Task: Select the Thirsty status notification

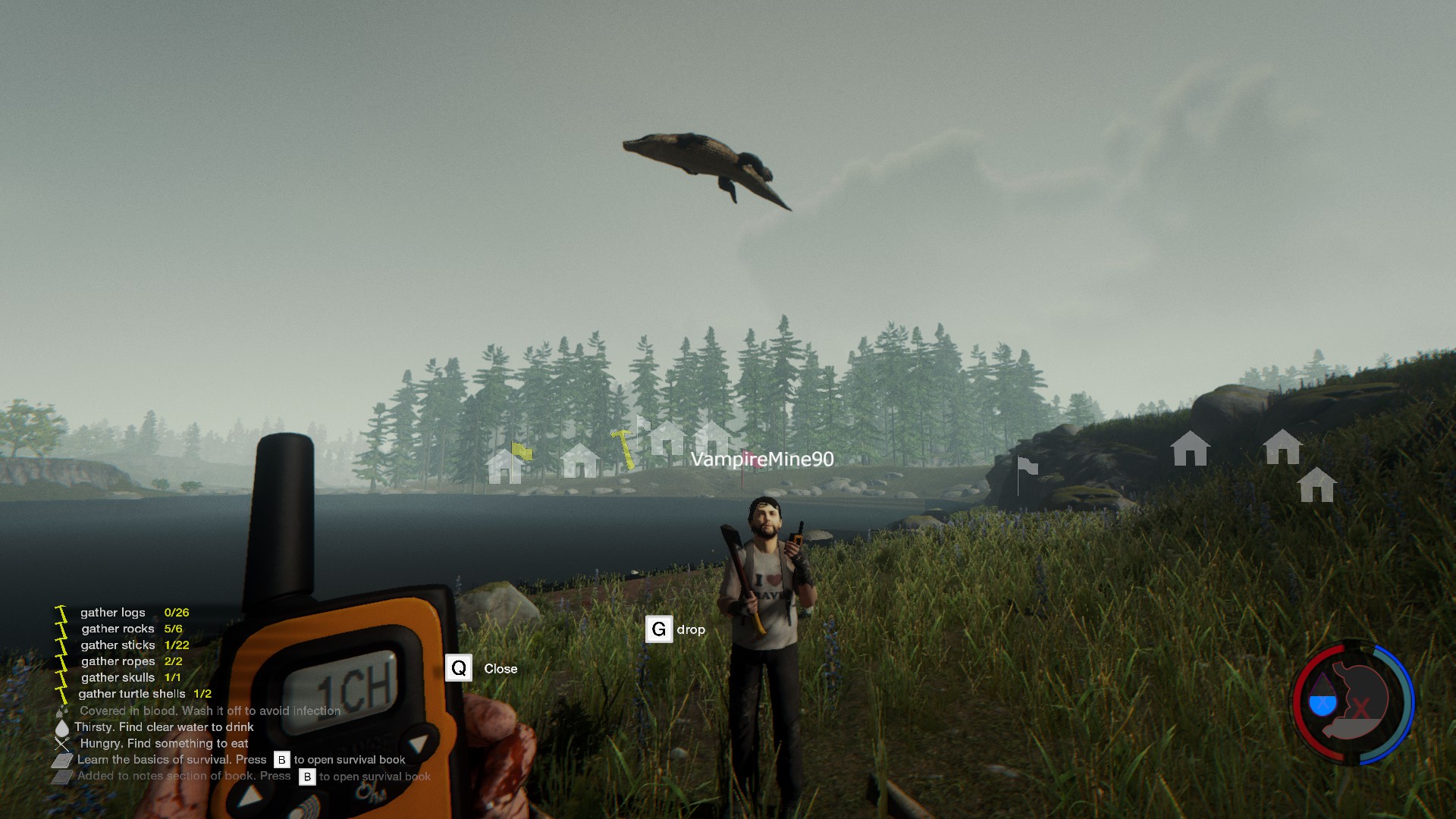Action: (164, 727)
